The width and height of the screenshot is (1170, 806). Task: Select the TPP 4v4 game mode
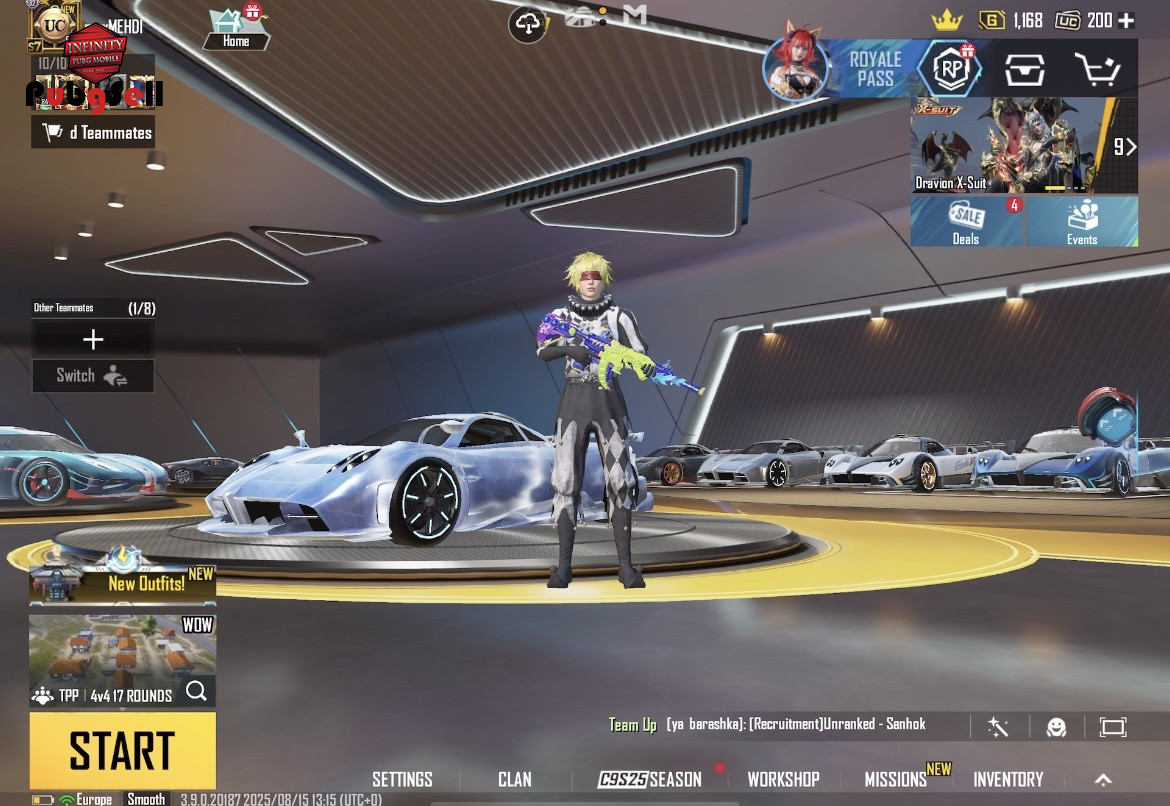click(122, 662)
